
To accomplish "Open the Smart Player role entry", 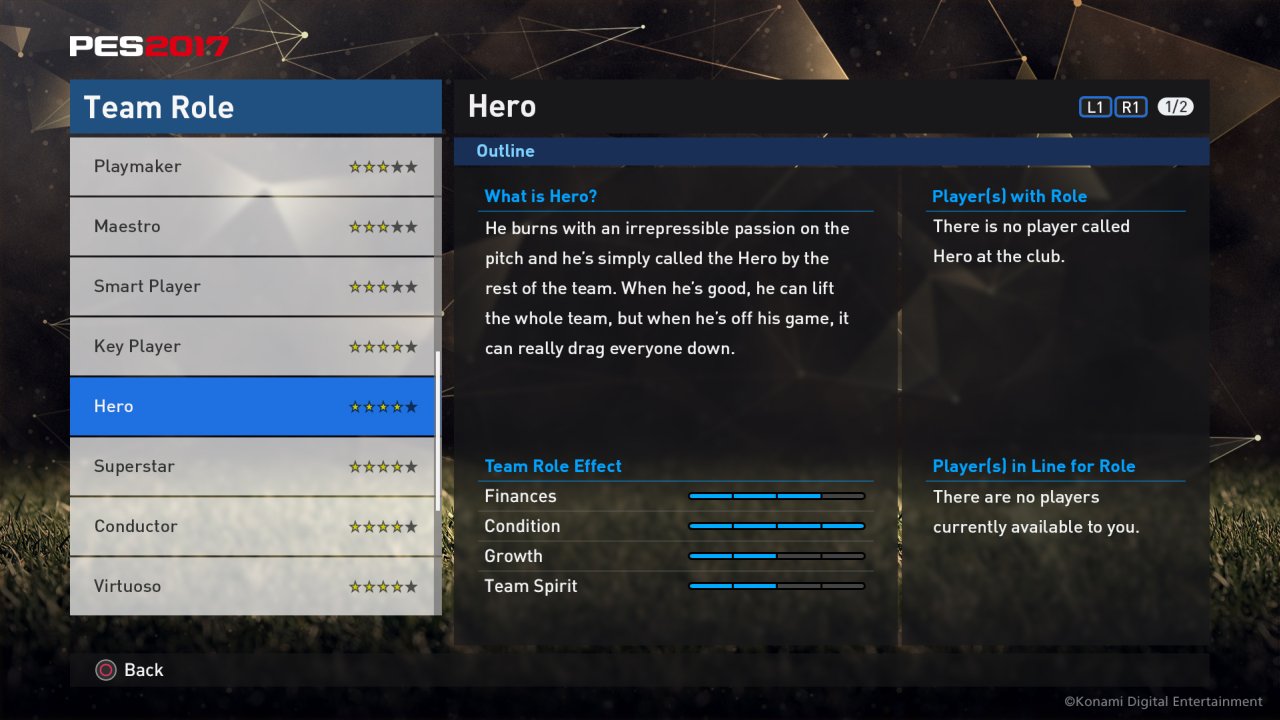I will point(253,287).
